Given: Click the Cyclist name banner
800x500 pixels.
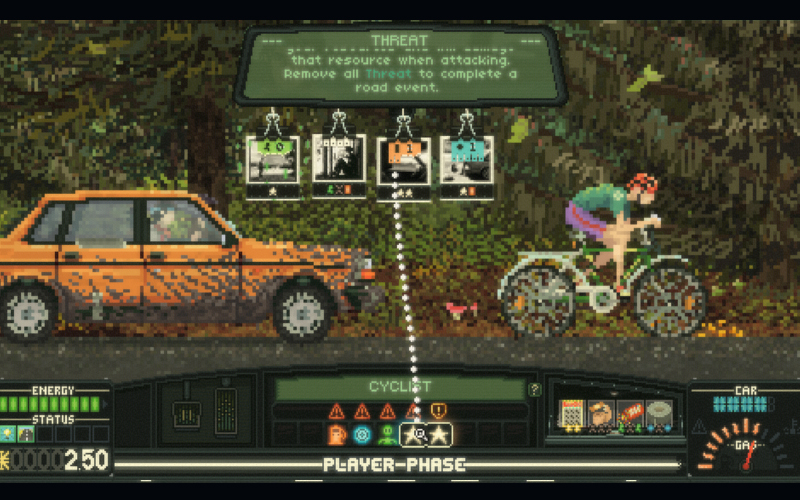Looking at the screenshot, I should coord(400,388).
